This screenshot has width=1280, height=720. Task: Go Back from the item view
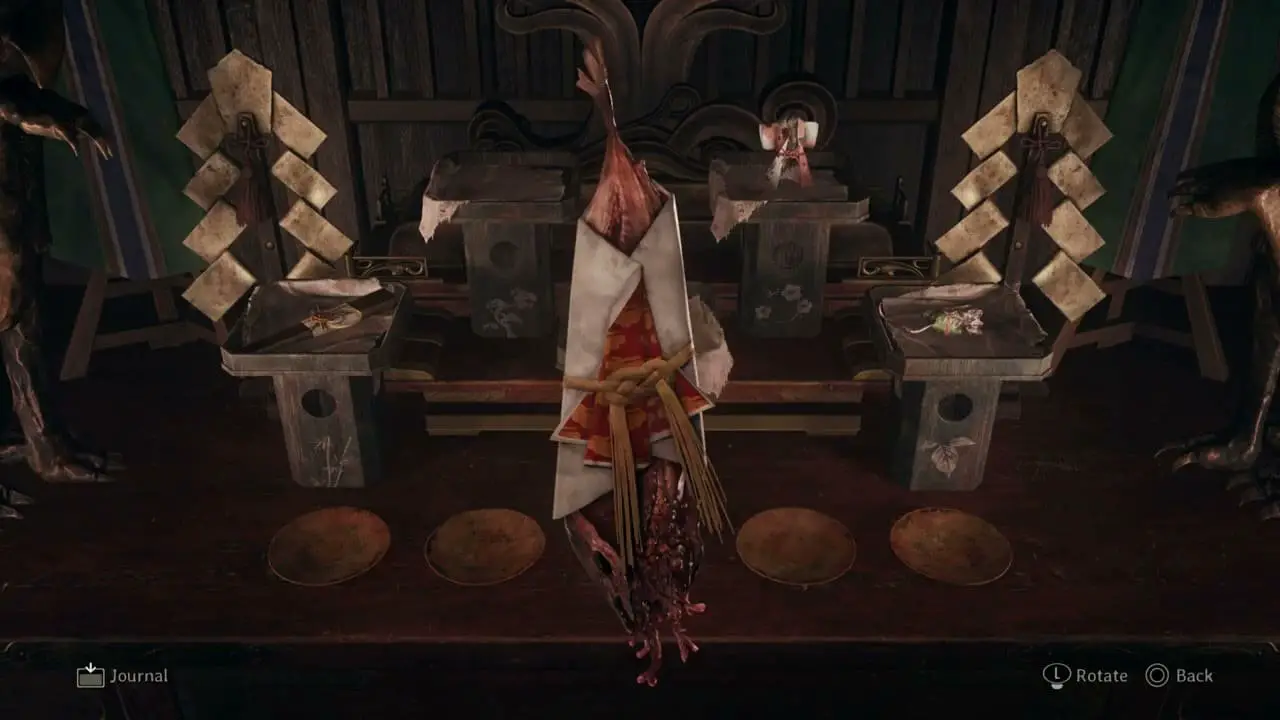coord(1180,676)
